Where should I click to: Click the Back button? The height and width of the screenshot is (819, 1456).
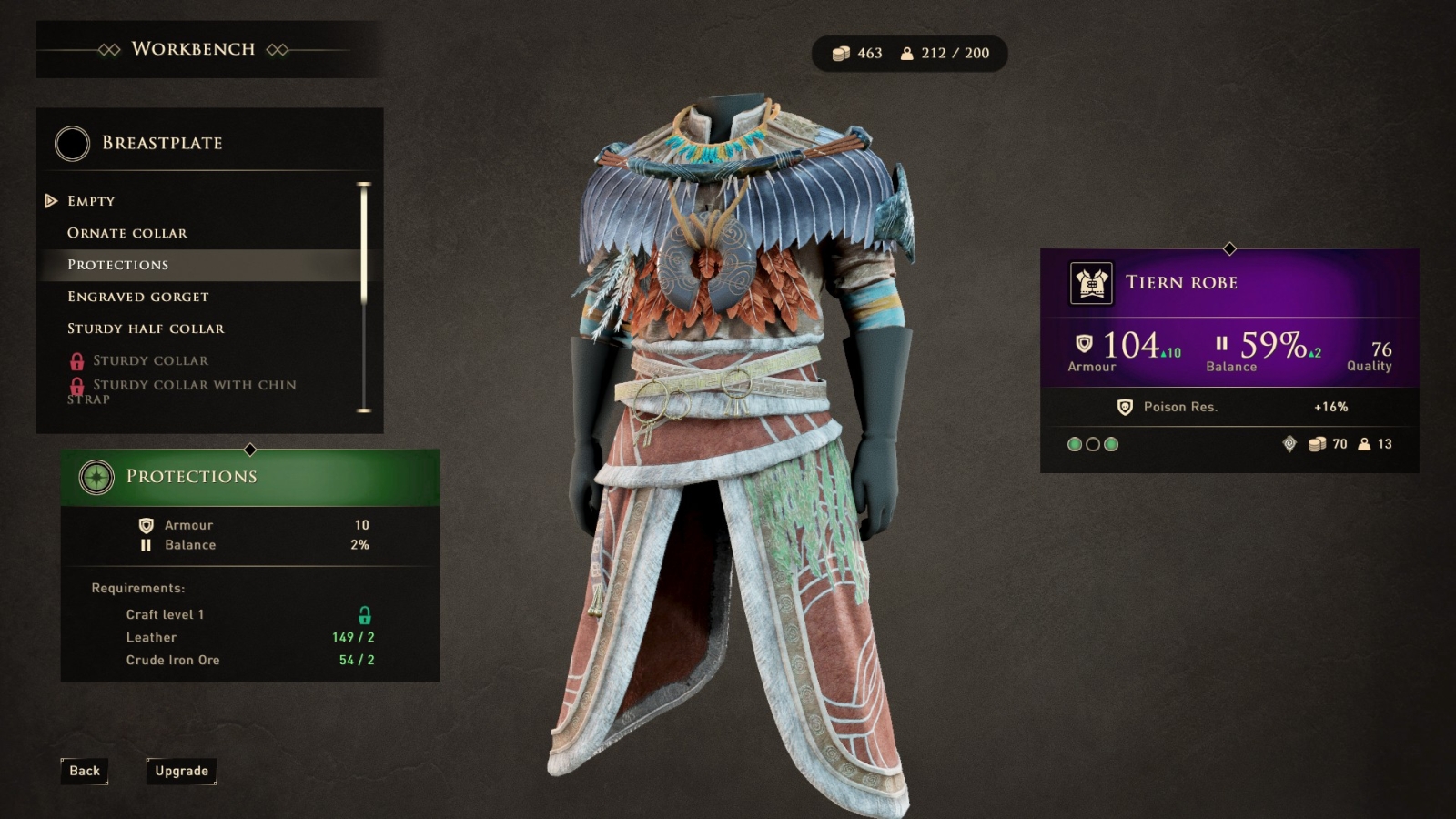(85, 771)
